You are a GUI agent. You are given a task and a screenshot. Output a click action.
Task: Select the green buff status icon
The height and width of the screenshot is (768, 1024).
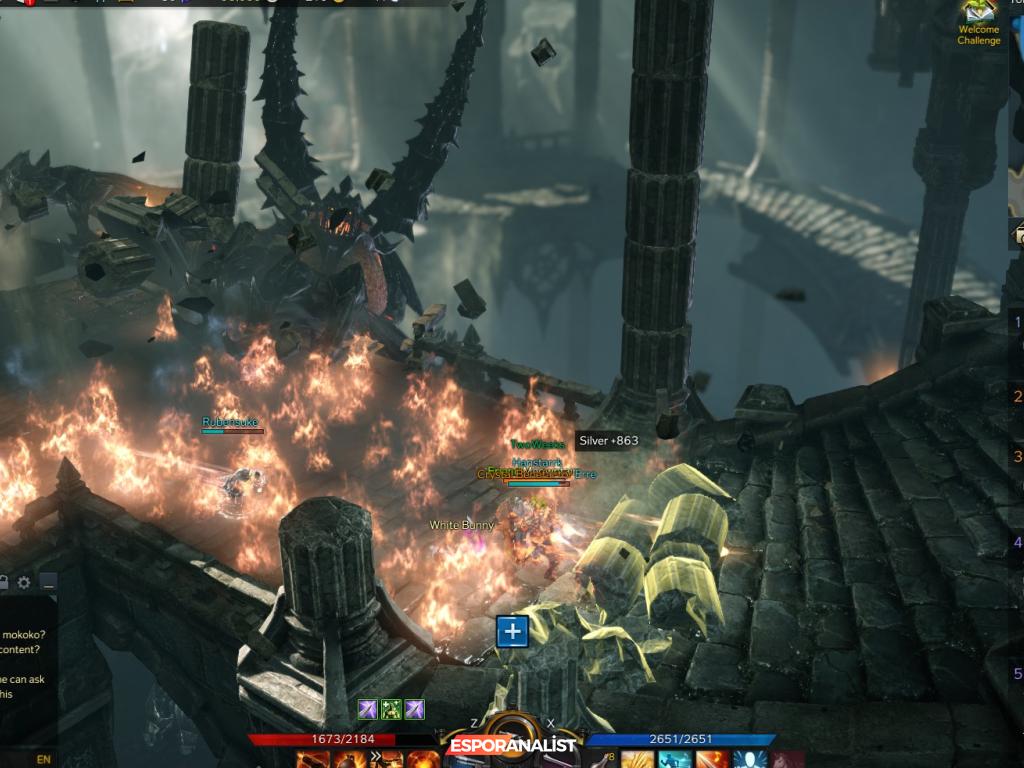pyautogui.click(x=391, y=709)
